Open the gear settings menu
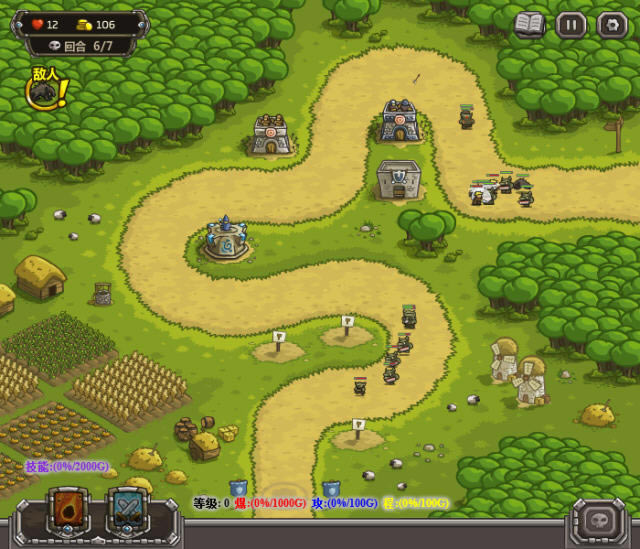This screenshot has height=549, width=640. (612, 25)
